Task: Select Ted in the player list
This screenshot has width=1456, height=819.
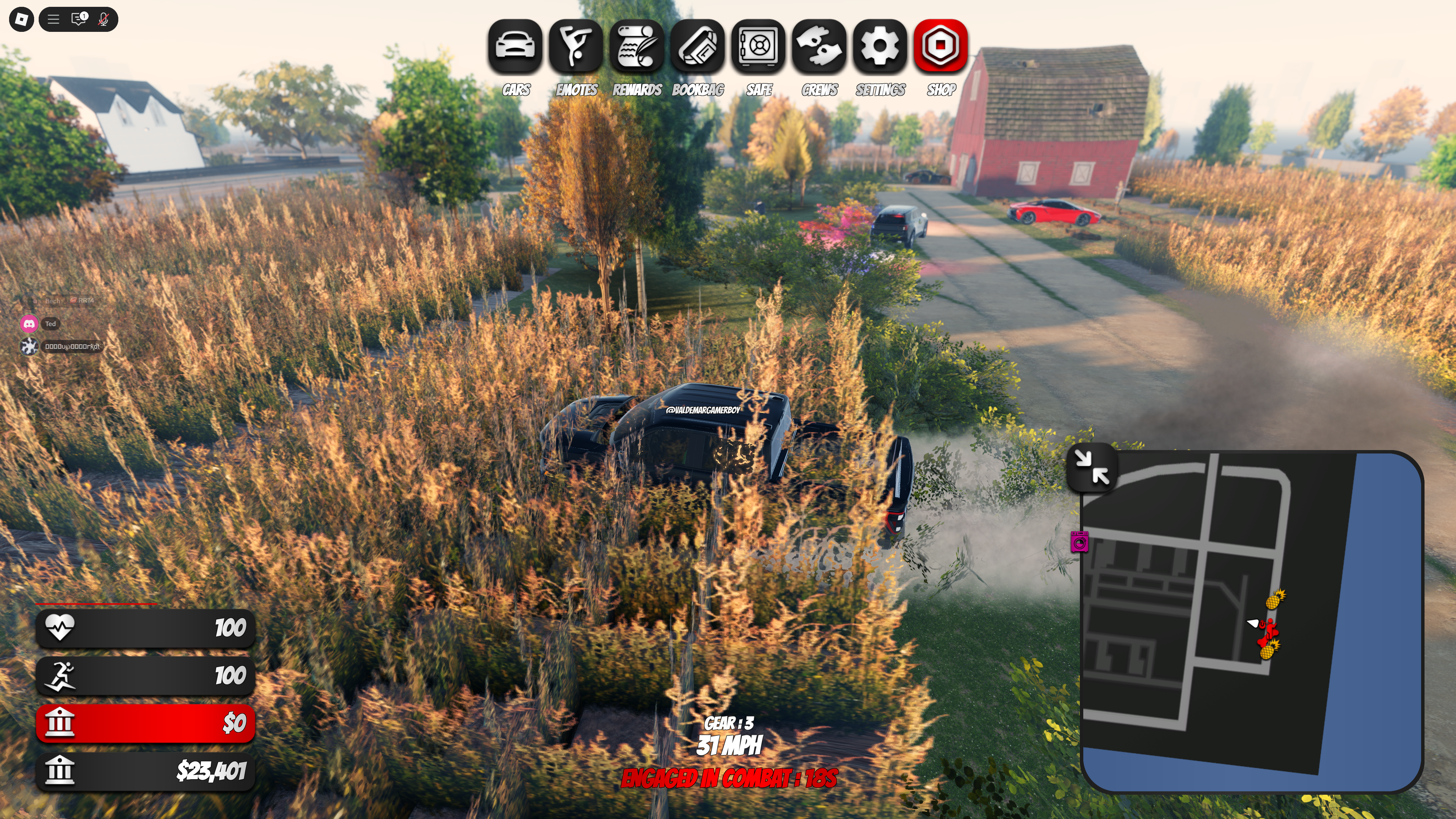Action: (50, 324)
